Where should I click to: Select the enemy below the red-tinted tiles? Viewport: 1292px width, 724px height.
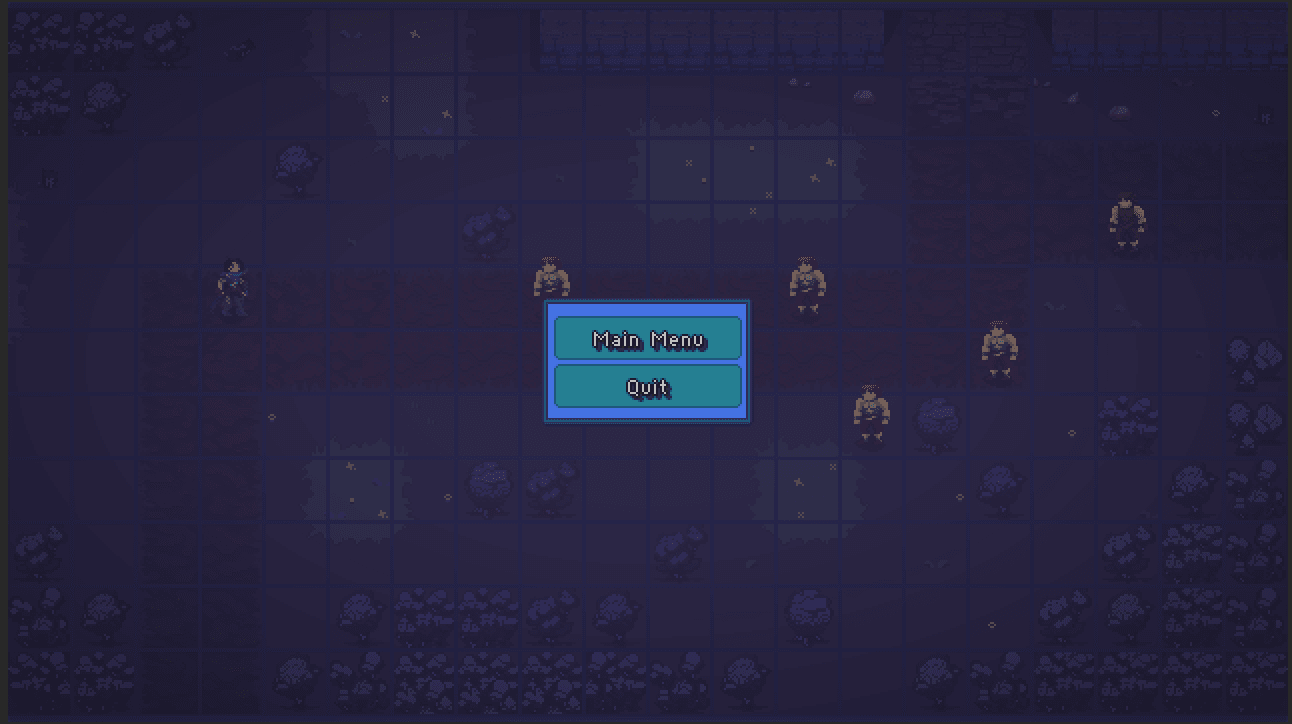point(870,410)
